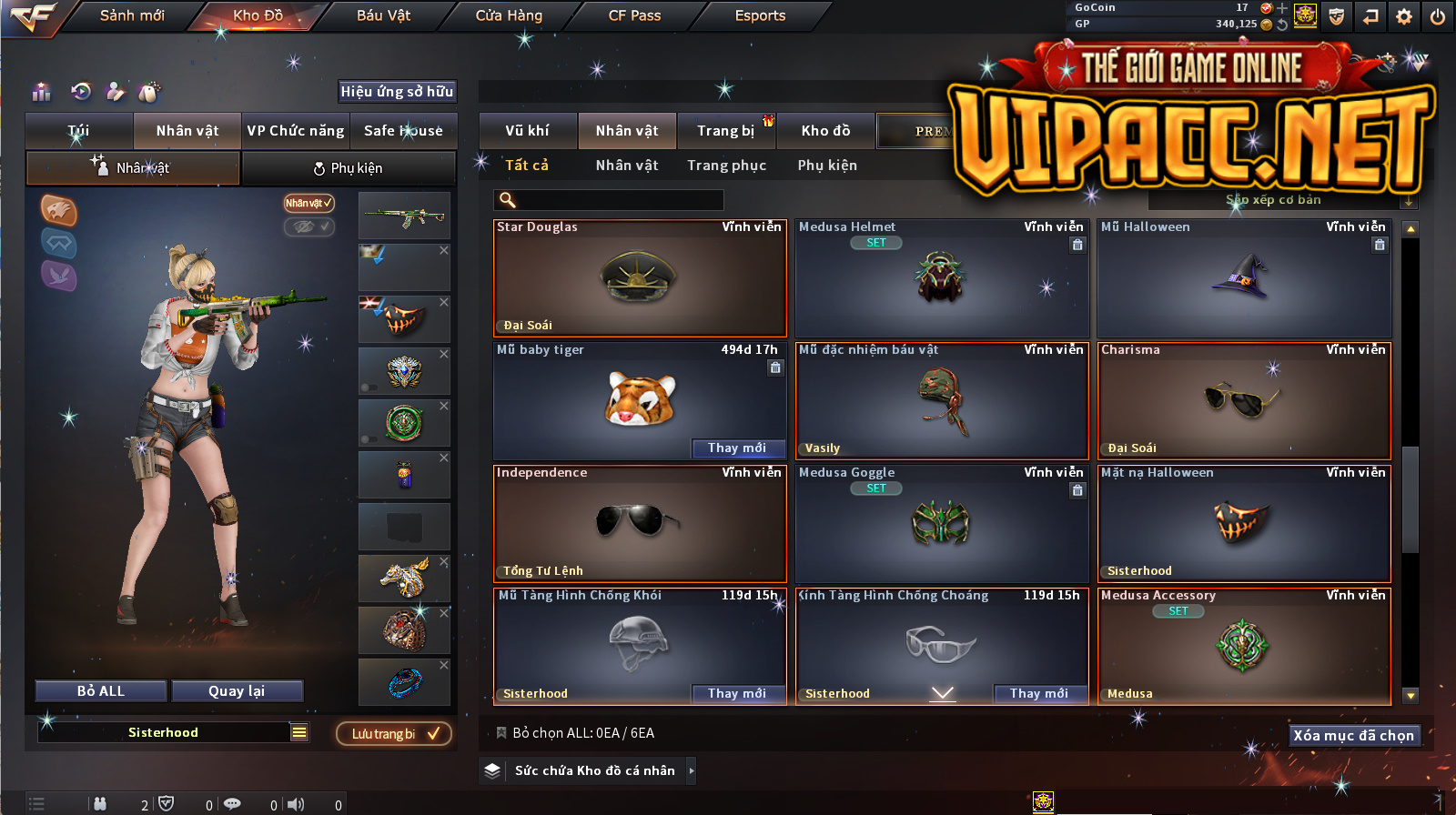The width and height of the screenshot is (1456, 815).
Task: Switch to the Trang bị tab
Action: [725, 131]
